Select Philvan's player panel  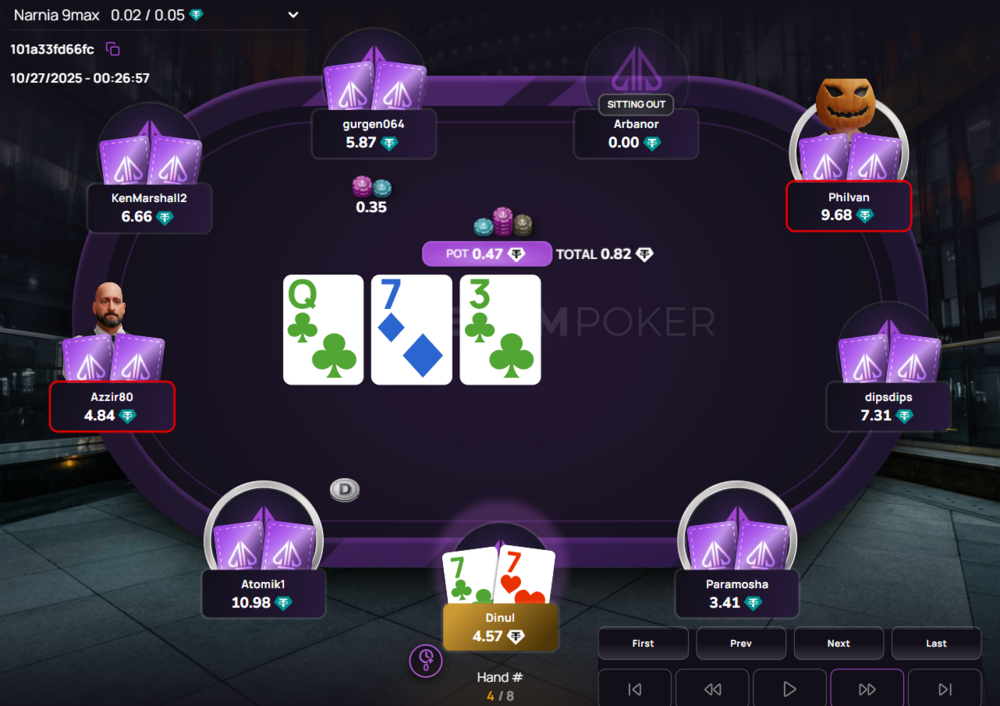tap(849, 206)
